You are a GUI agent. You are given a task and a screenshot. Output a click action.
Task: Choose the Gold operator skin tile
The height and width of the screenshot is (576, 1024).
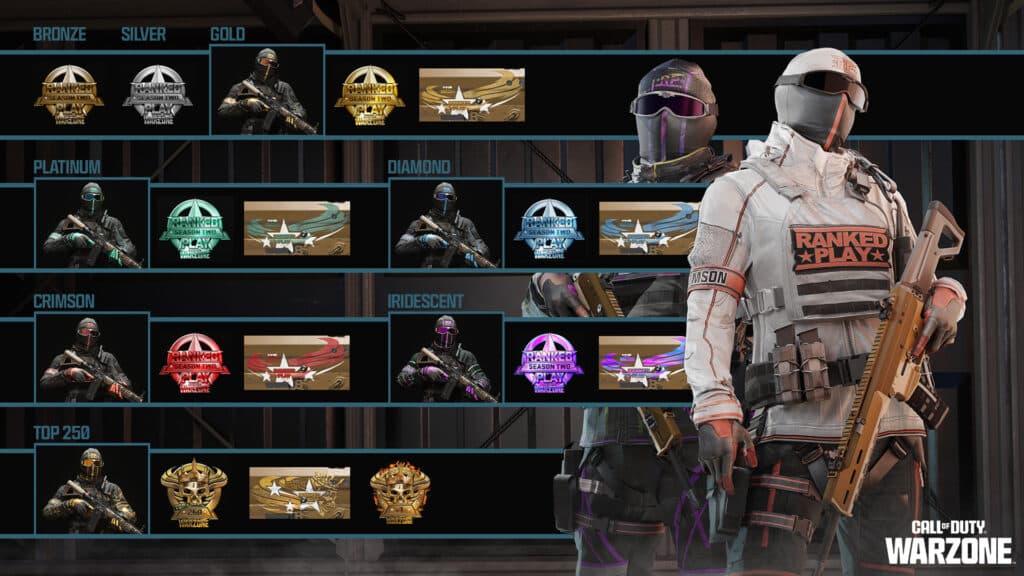[267, 90]
